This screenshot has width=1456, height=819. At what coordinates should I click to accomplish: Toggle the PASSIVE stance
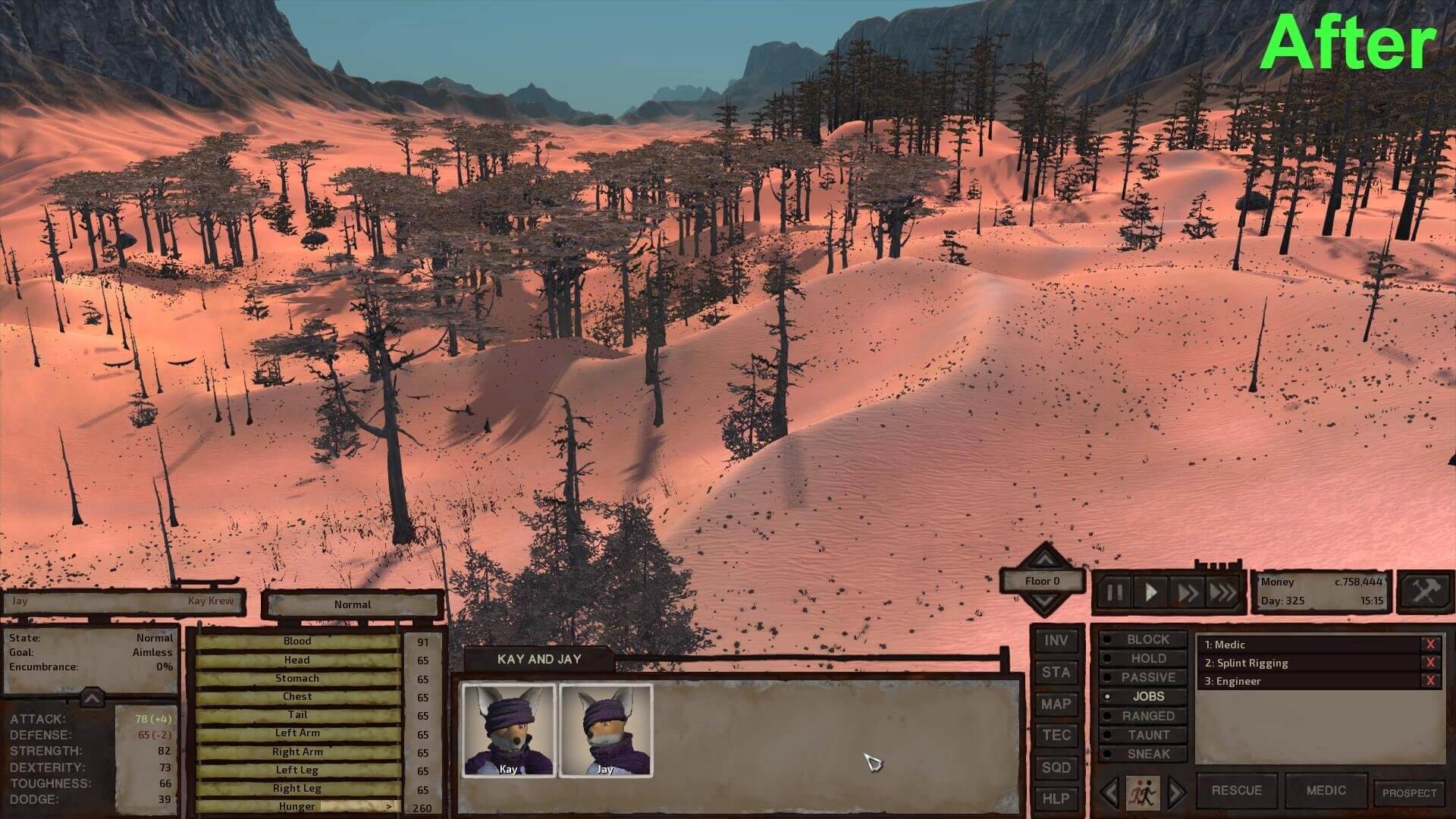click(x=1147, y=678)
